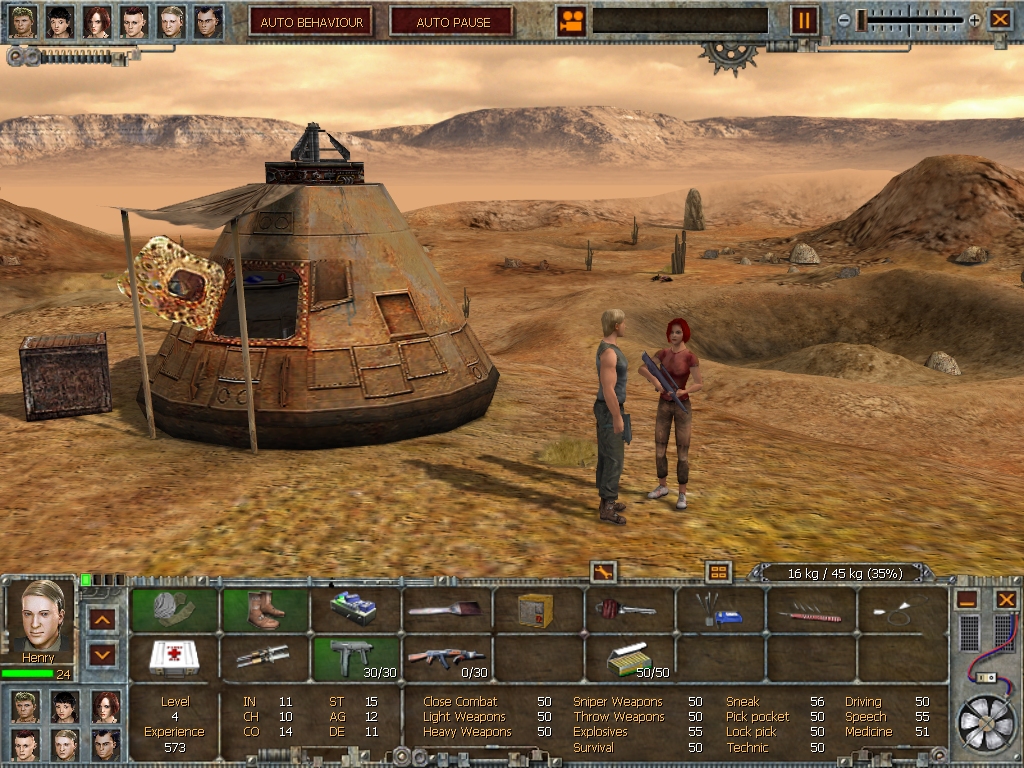Select the assault rifle with 0/30 ammo

[x=447, y=658]
